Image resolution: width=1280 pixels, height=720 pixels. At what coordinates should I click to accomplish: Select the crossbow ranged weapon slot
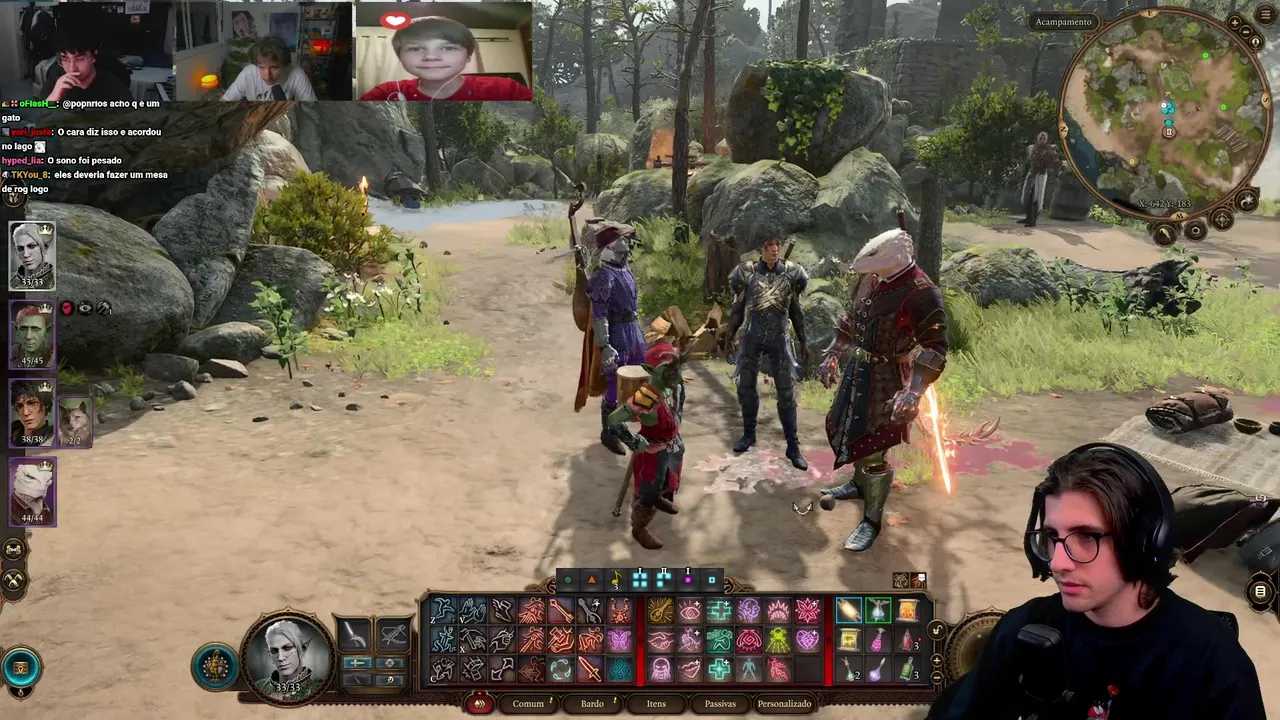394,634
